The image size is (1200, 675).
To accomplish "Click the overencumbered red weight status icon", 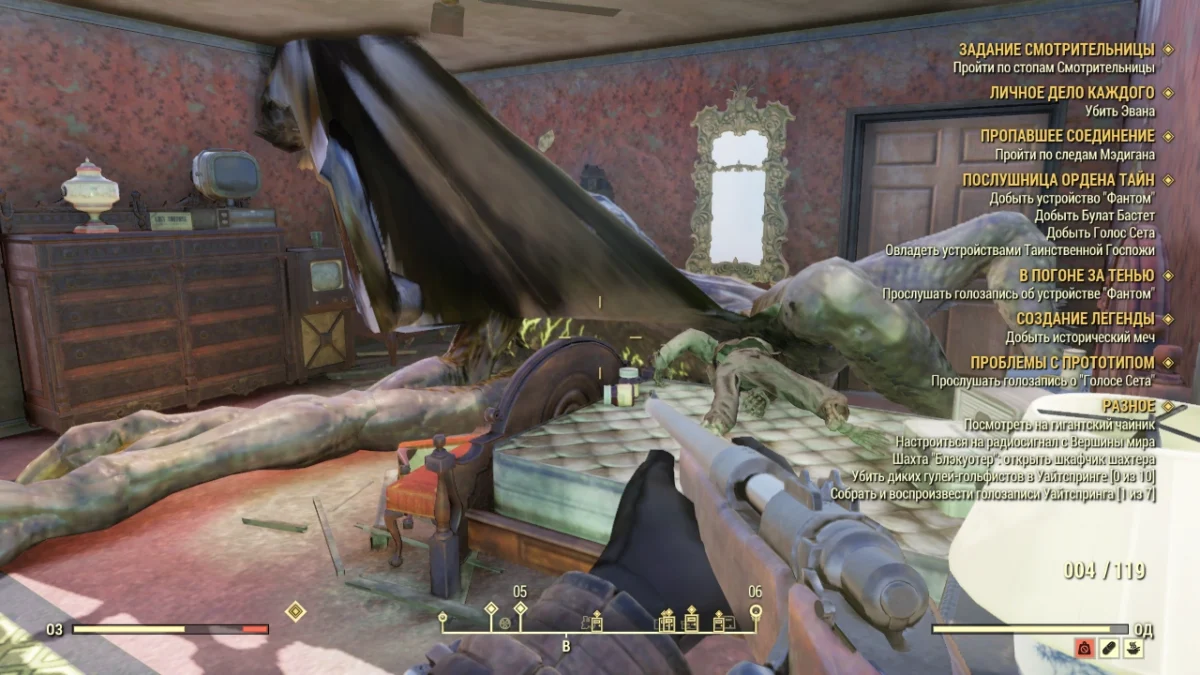I will pos(1083,648).
